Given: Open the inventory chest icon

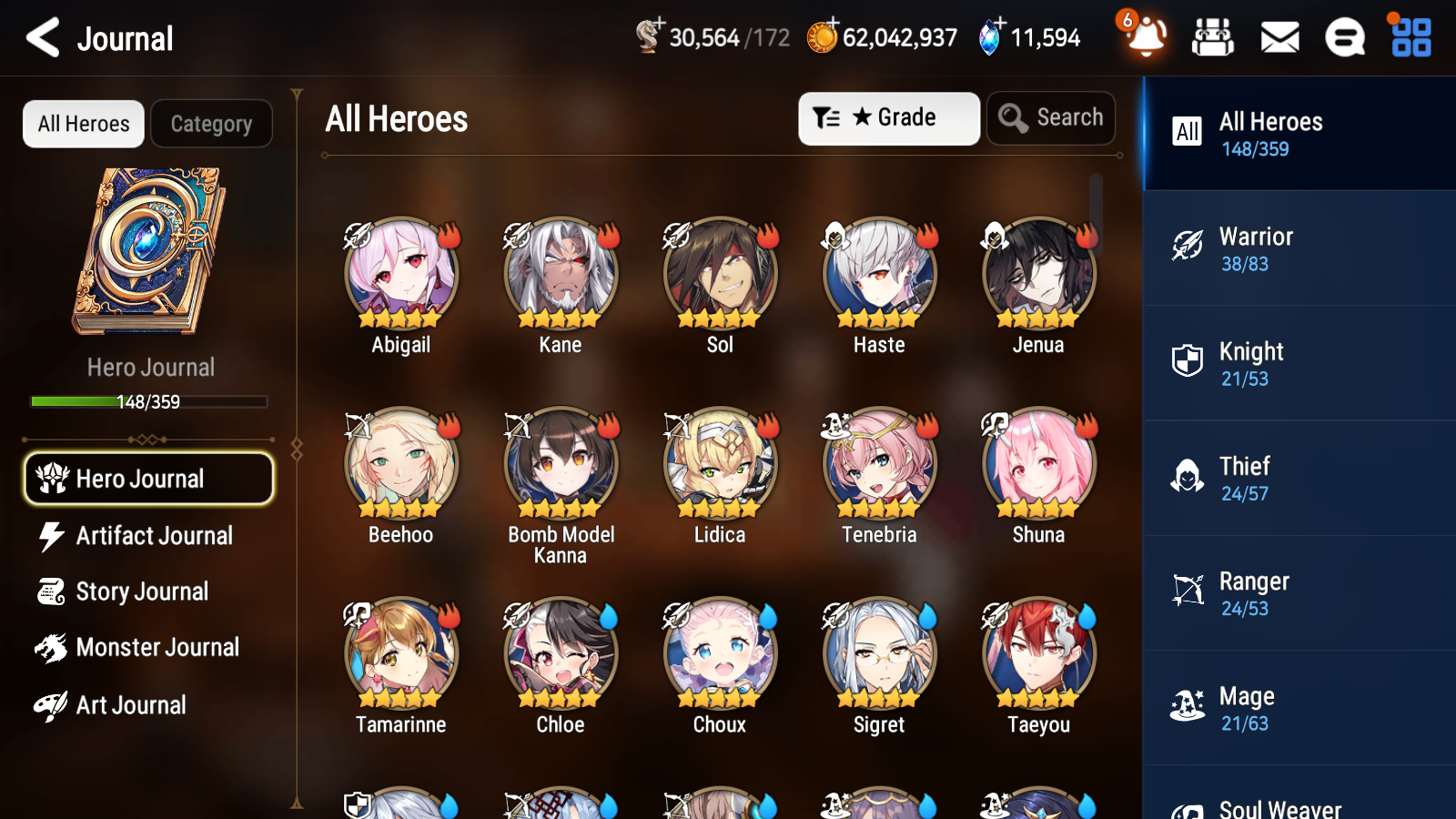Looking at the screenshot, I should tap(1213, 37).
